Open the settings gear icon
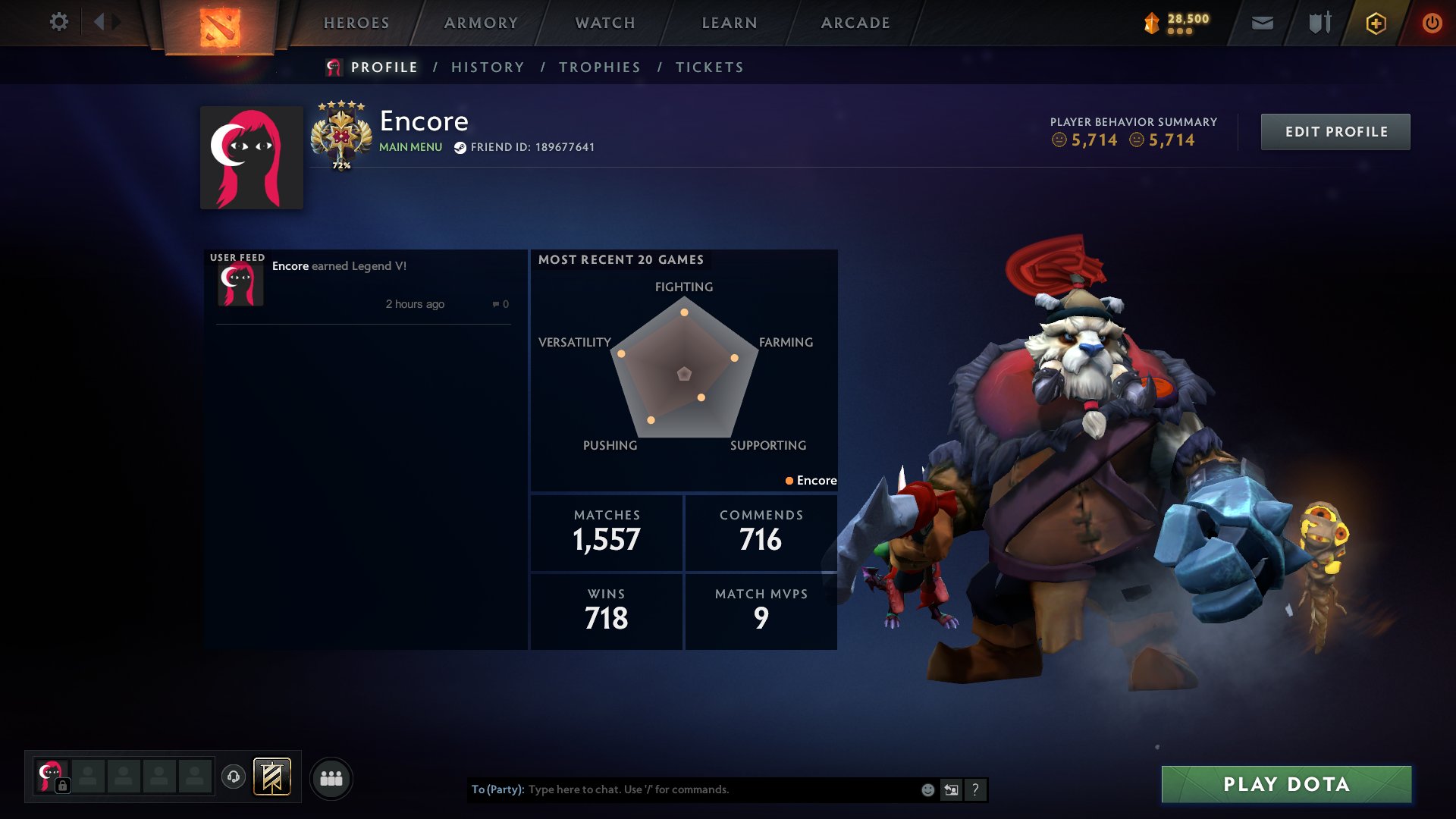 pyautogui.click(x=59, y=22)
